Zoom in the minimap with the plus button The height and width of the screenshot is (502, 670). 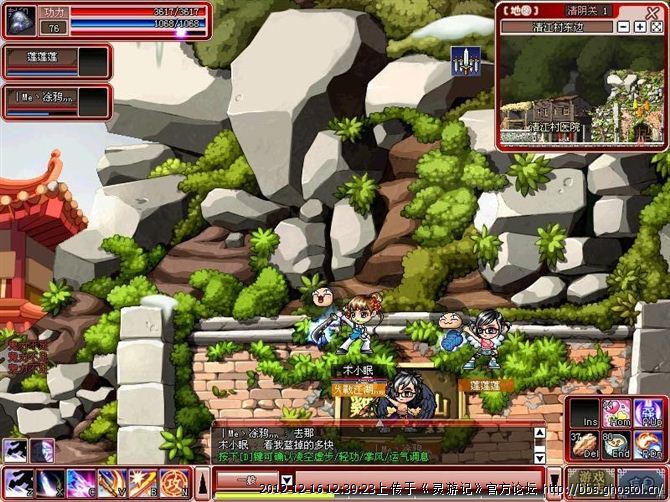pyautogui.click(x=641, y=27)
